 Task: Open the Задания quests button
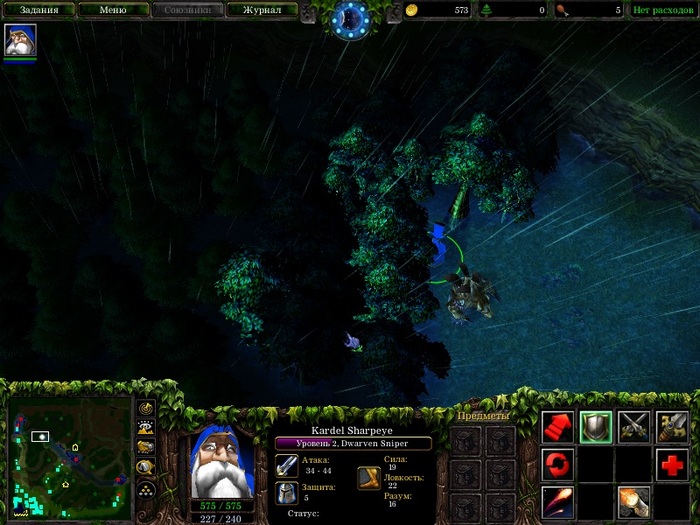(x=39, y=11)
